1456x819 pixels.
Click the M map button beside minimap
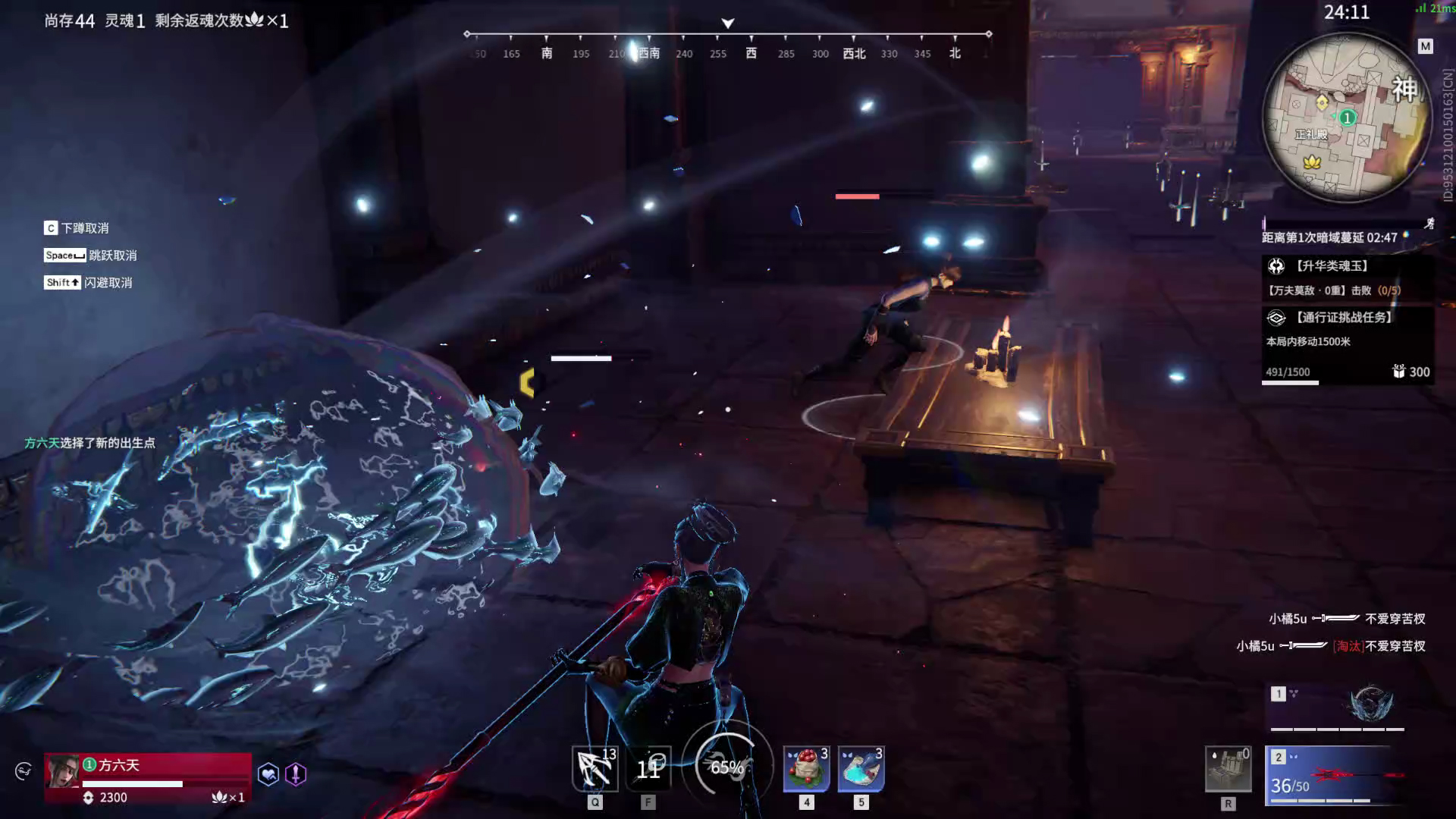tap(1426, 46)
